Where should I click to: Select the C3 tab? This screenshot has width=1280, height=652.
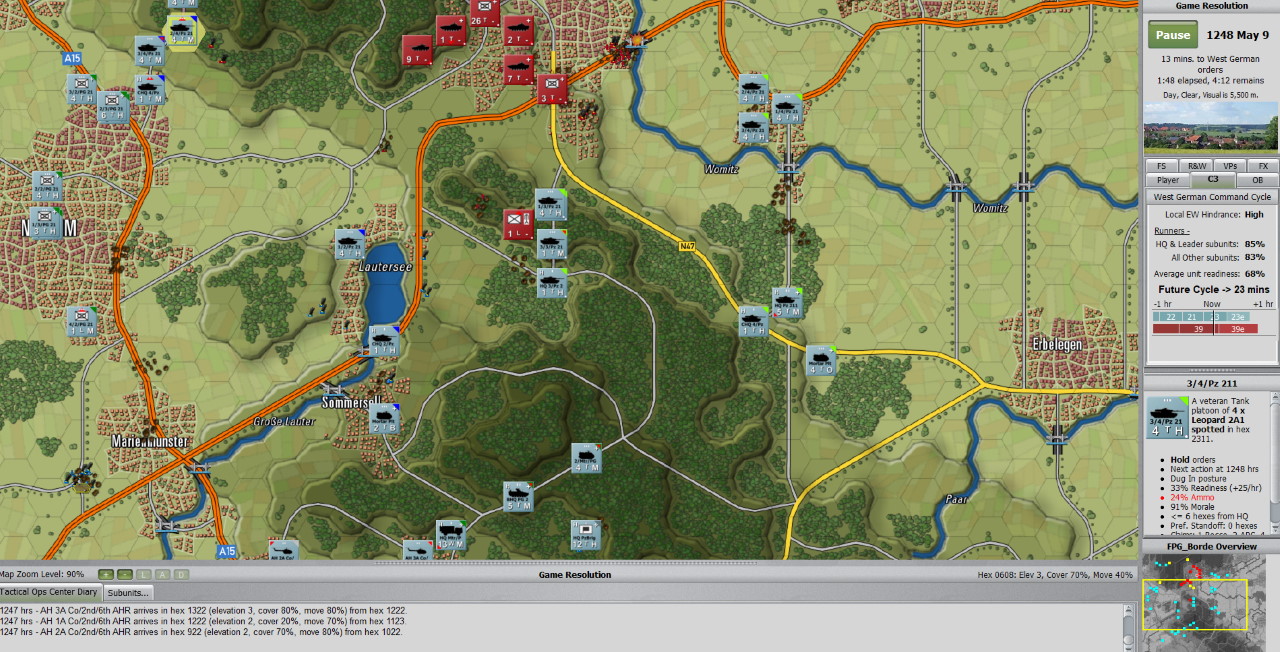1213,180
